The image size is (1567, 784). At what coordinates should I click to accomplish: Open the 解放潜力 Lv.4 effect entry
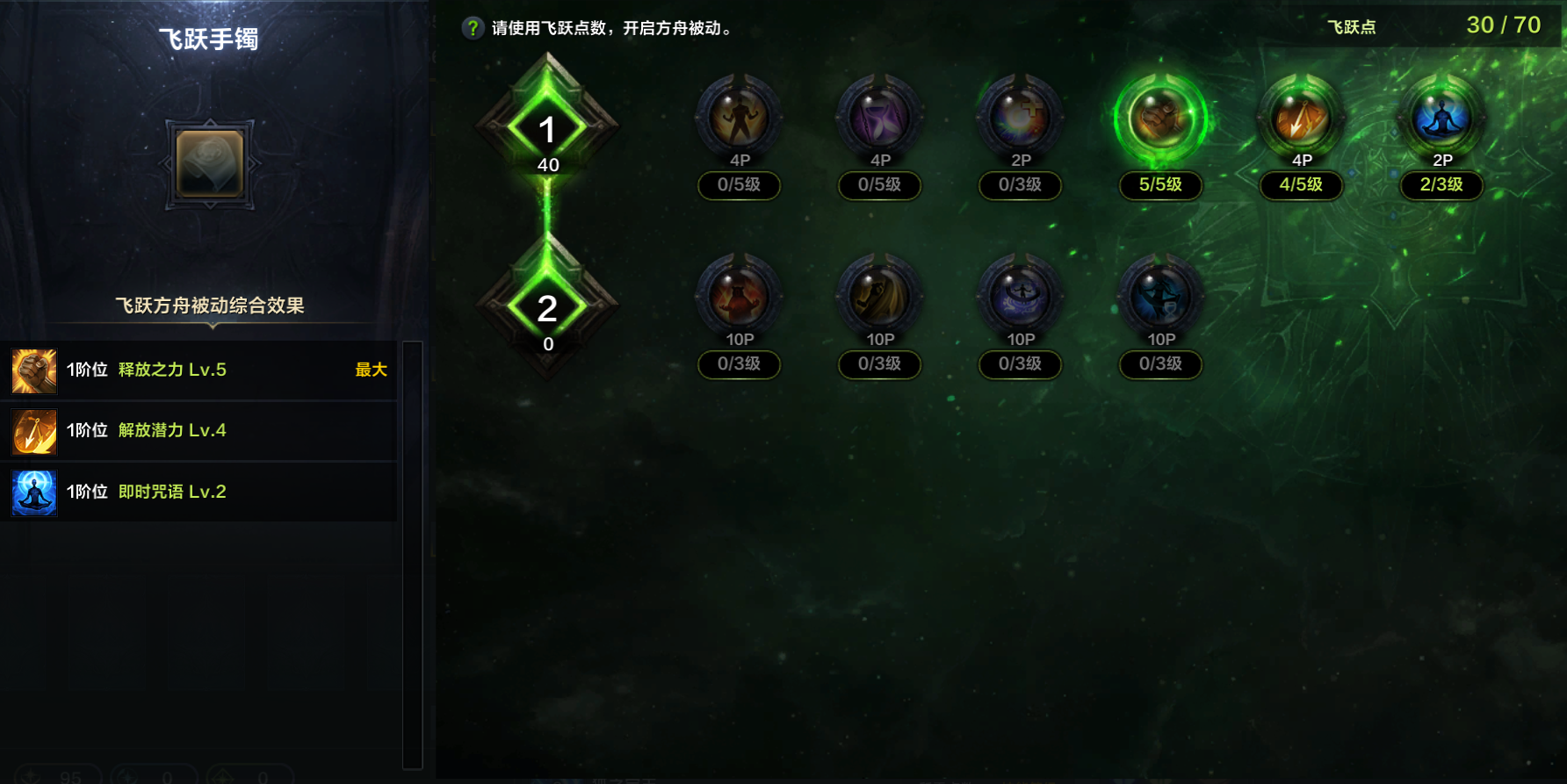[171, 431]
